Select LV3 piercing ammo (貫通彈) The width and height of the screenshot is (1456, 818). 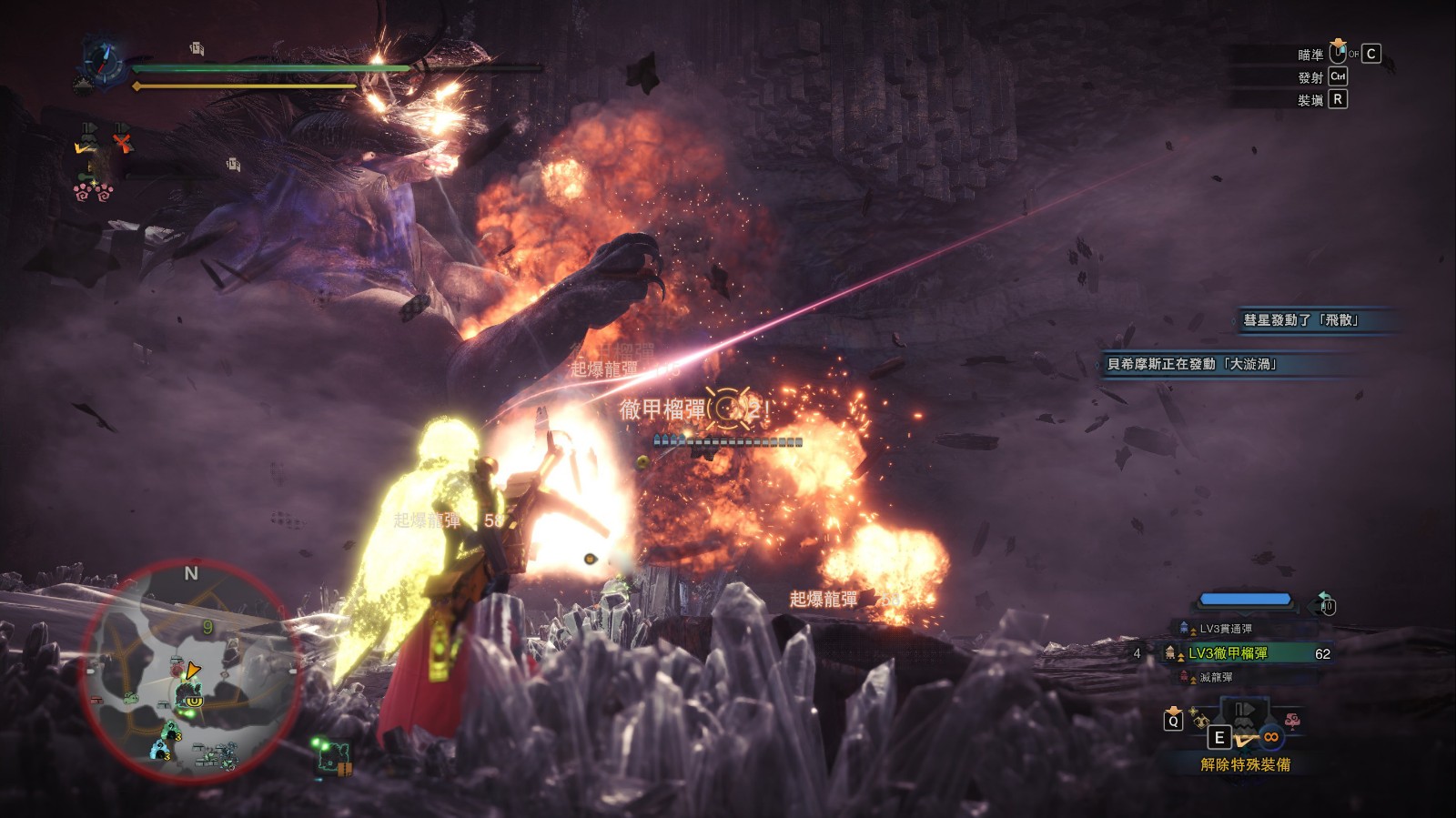point(1225,629)
